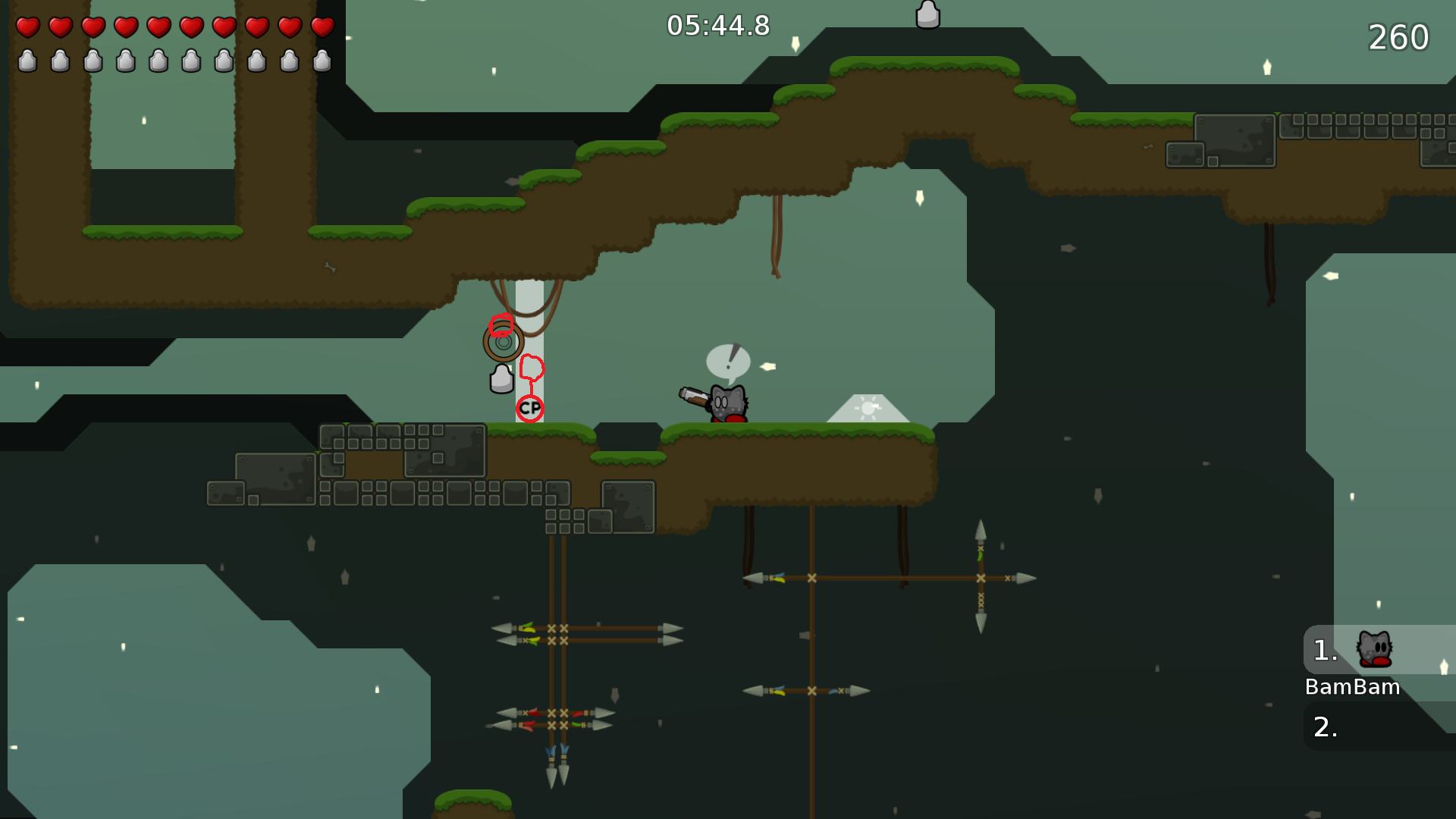Click the CP checkpoint circle
The height and width of the screenshot is (819, 1456).
[x=529, y=407]
